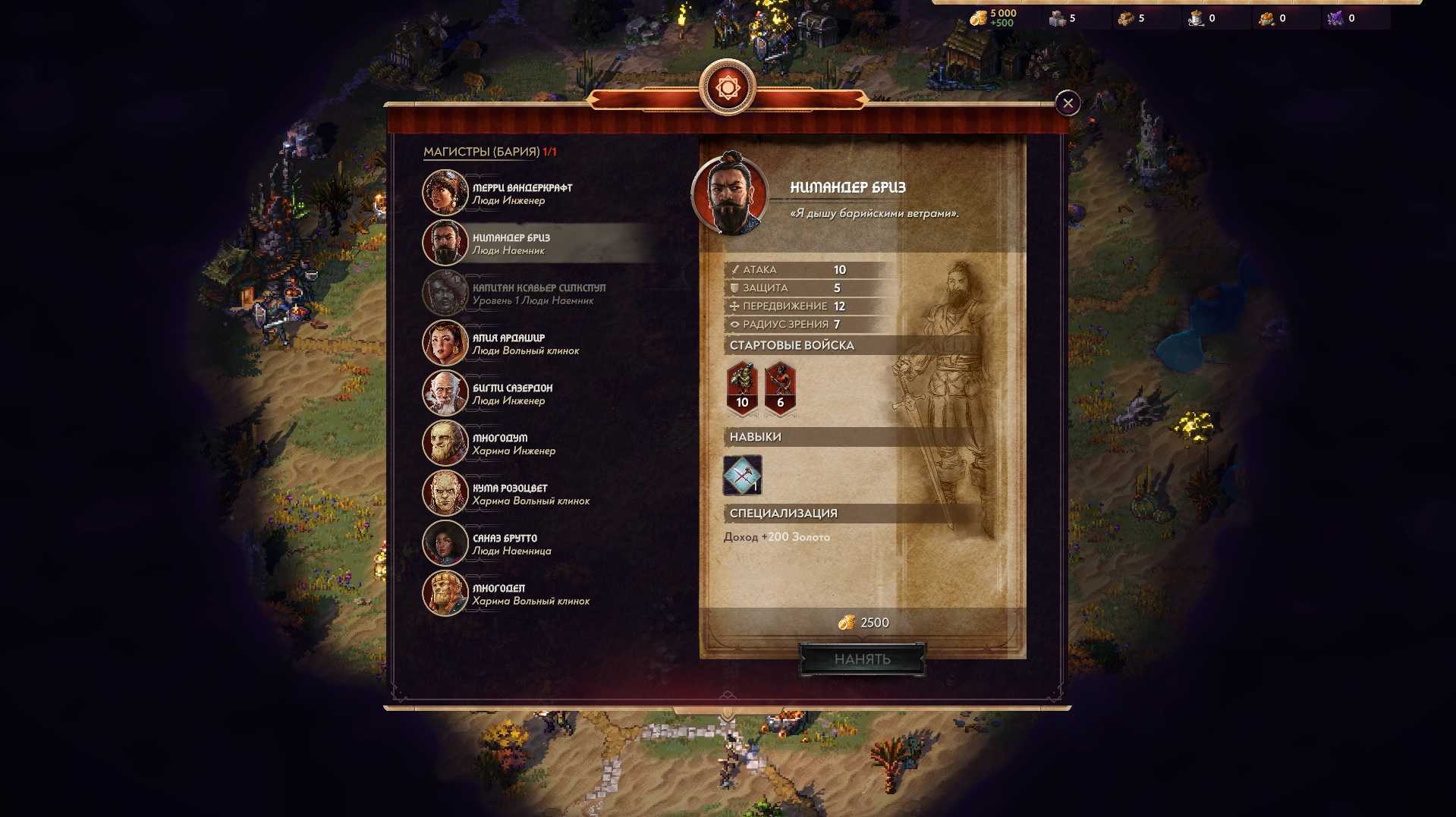Click the crossed tools skill icon
The image size is (1456, 817).
coord(742,476)
